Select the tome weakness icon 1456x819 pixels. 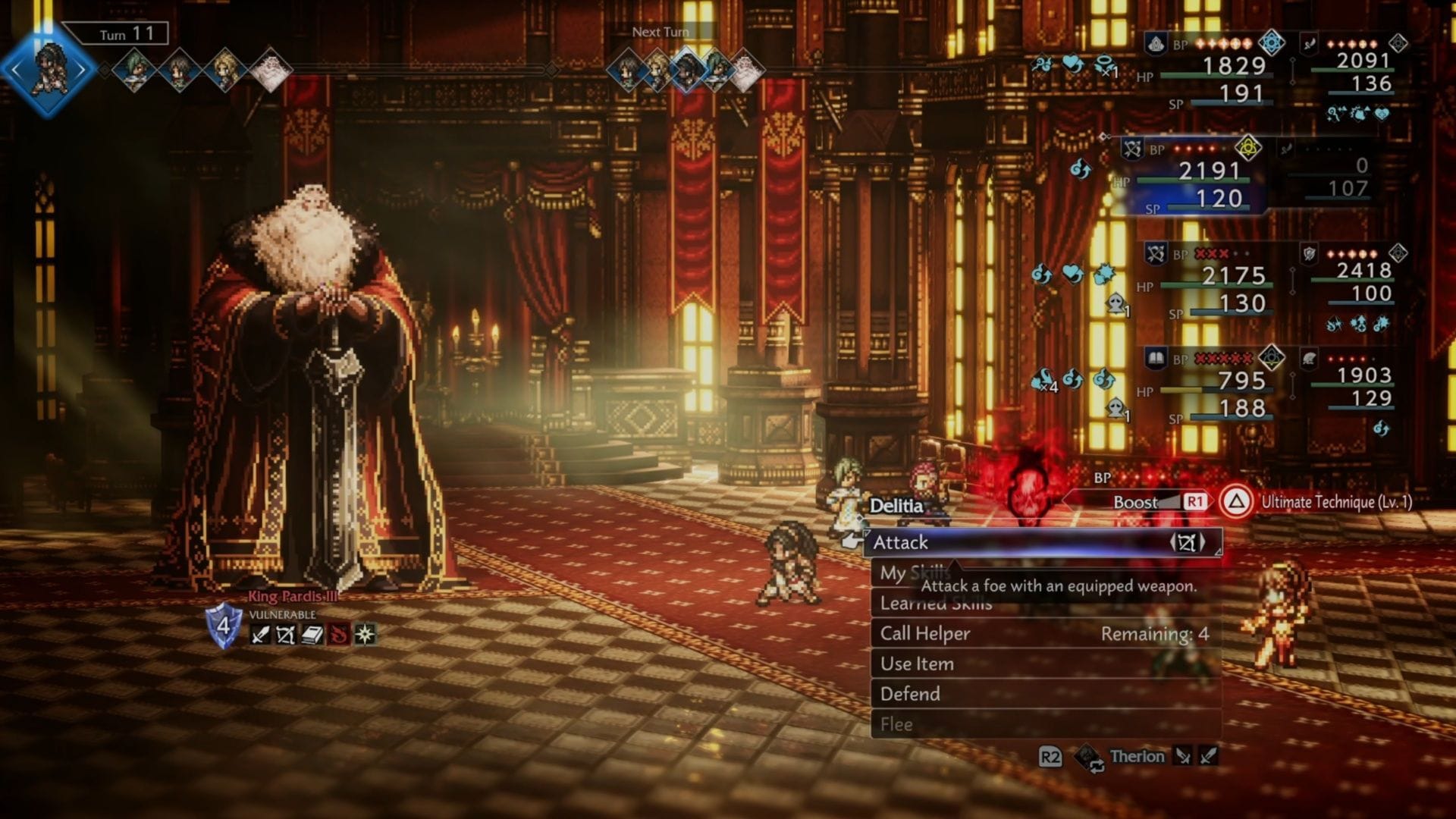(312, 635)
